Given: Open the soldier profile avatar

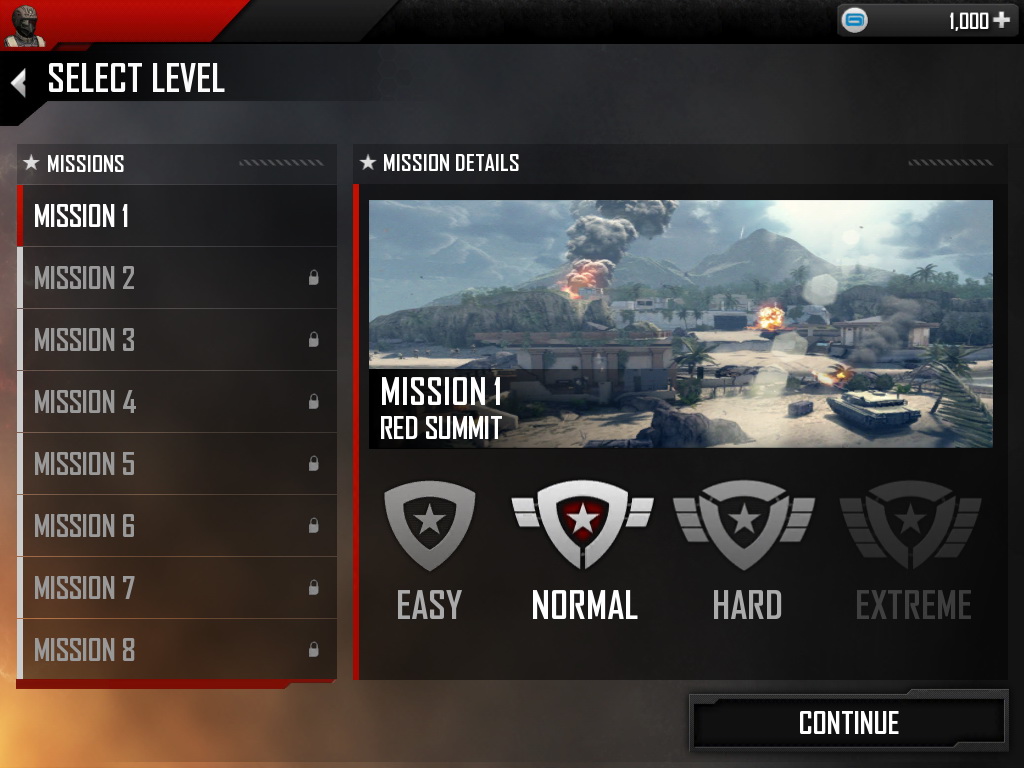Looking at the screenshot, I should [x=25, y=25].
